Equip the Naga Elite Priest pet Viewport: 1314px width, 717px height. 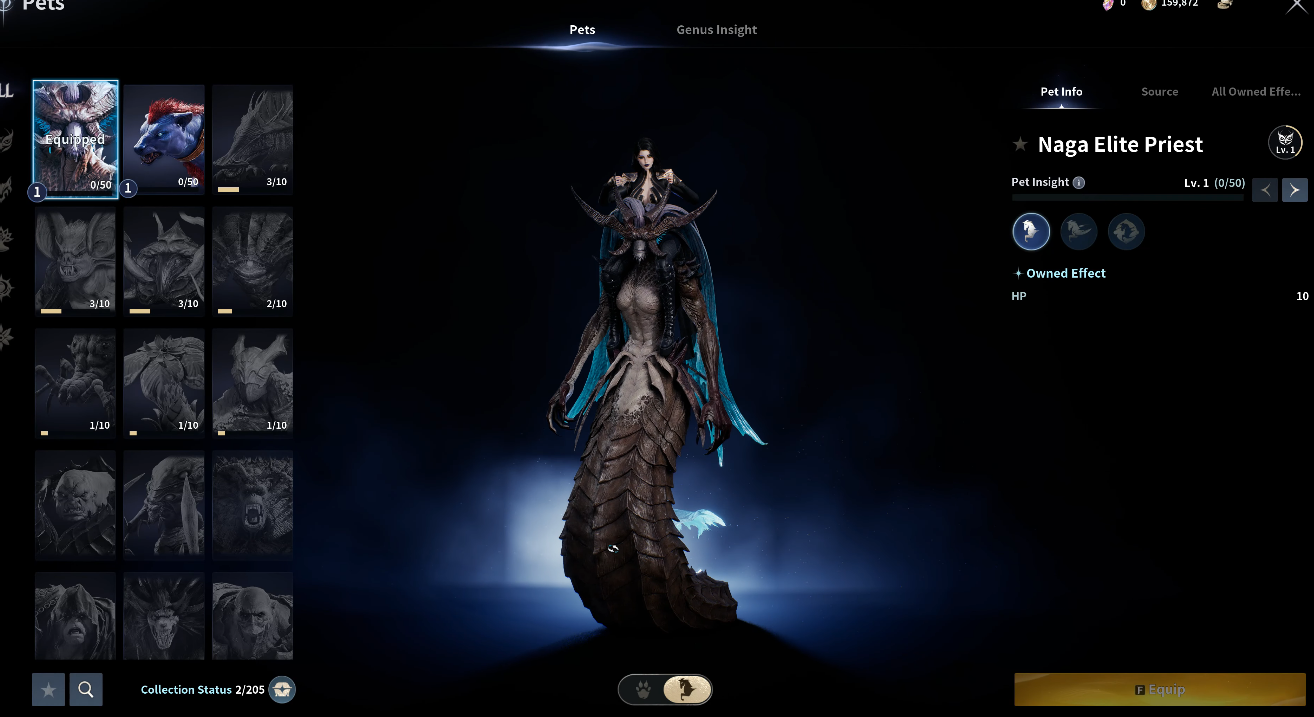1160,690
